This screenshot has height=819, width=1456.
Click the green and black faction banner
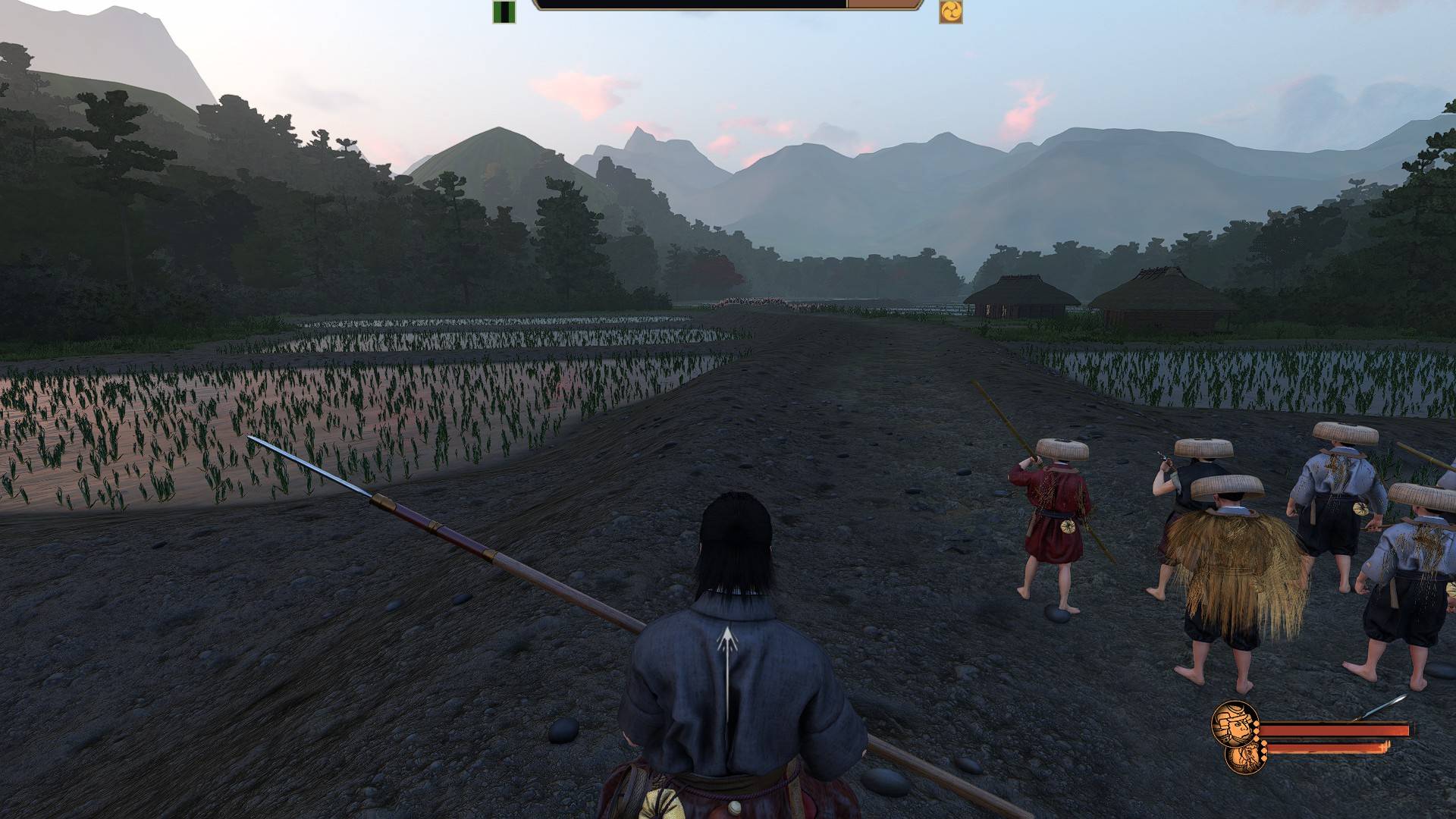504,11
